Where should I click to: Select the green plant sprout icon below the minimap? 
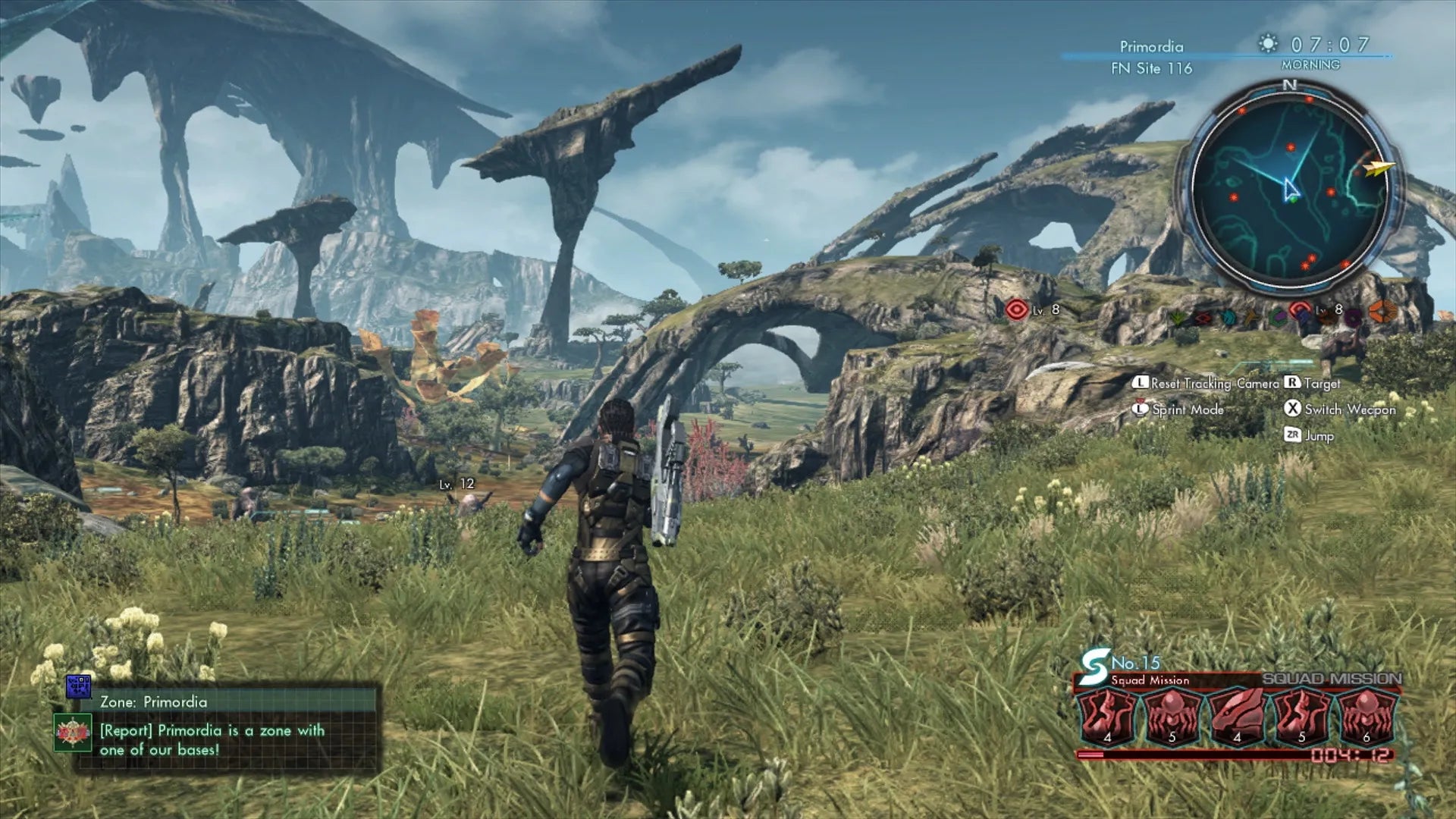(1177, 319)
